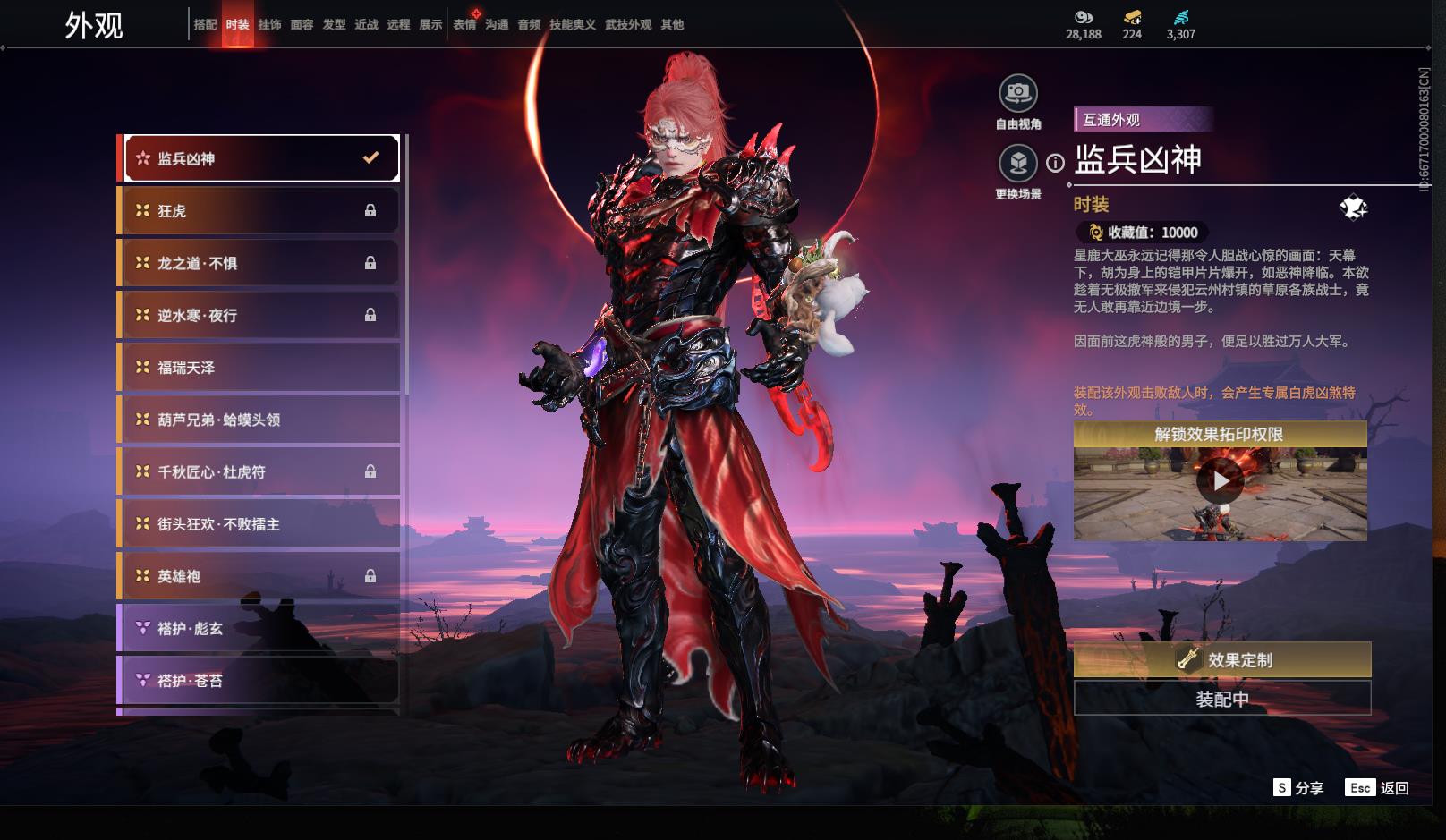Open the 效果定制 effect customization button
The width and height of the screenshot is (1446, 840).
(1222, 660)
